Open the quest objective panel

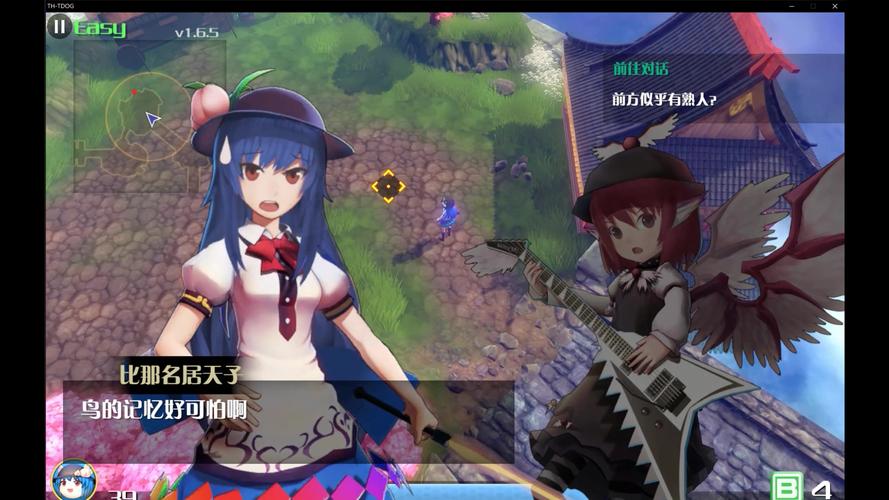tap(722, 87)
